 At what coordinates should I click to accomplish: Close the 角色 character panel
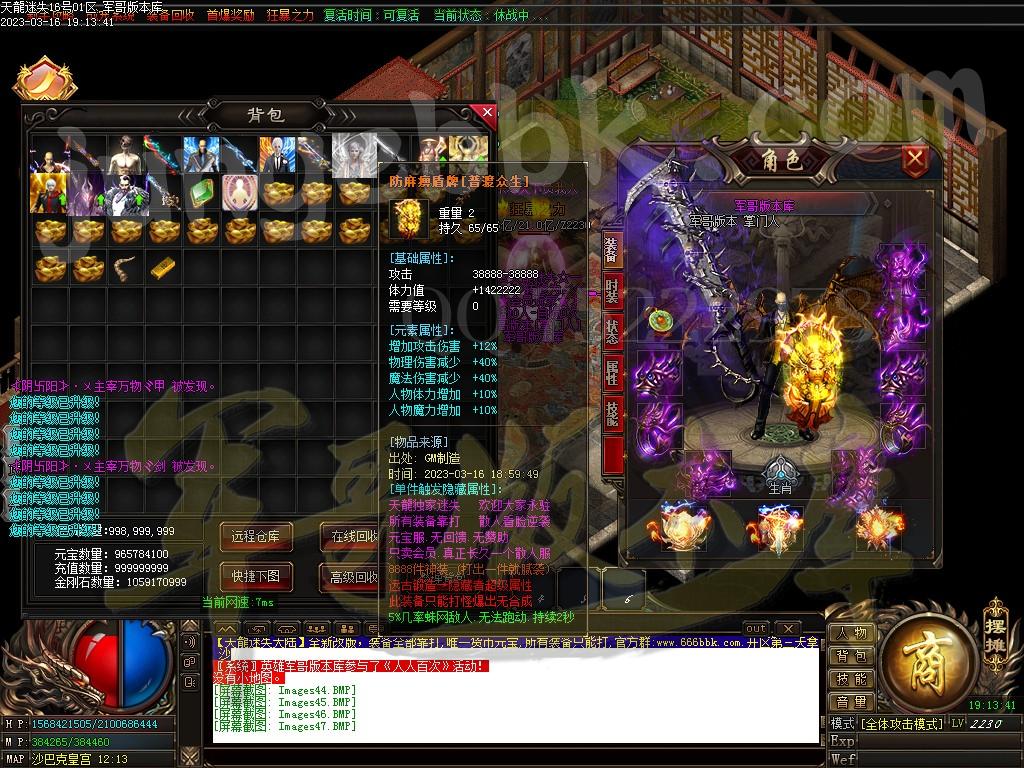pyautogui.click(x=914, y=159)
